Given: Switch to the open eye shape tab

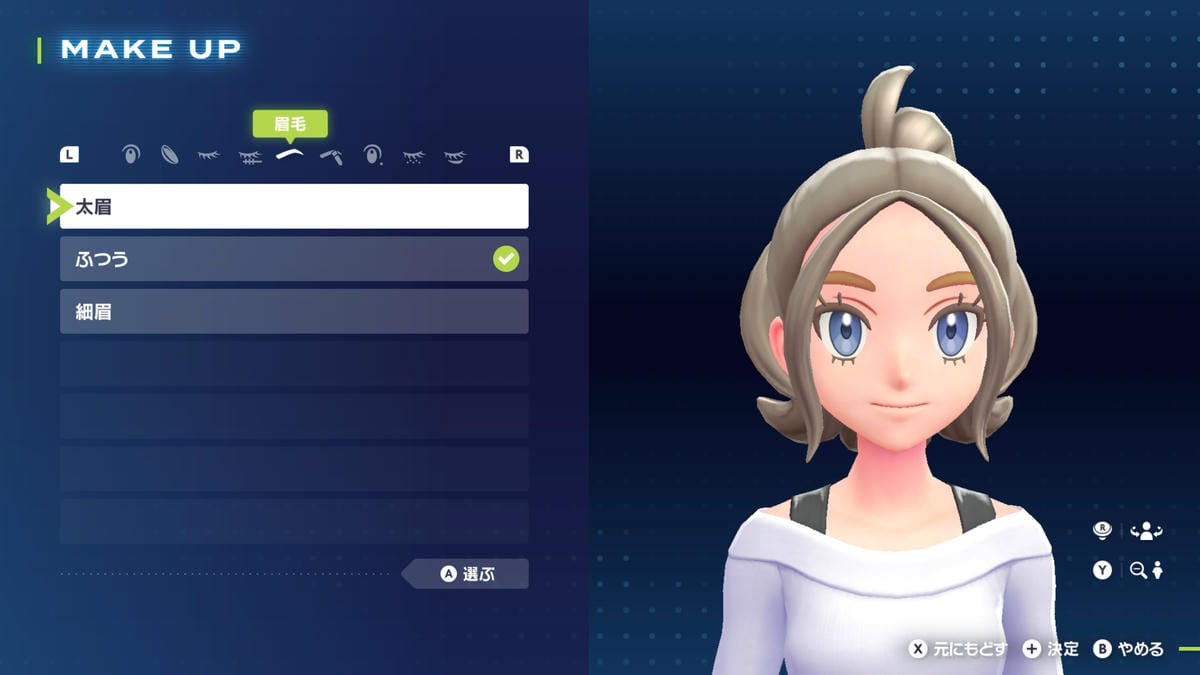Looking at the screenshot, I should (x=130, y=155).
